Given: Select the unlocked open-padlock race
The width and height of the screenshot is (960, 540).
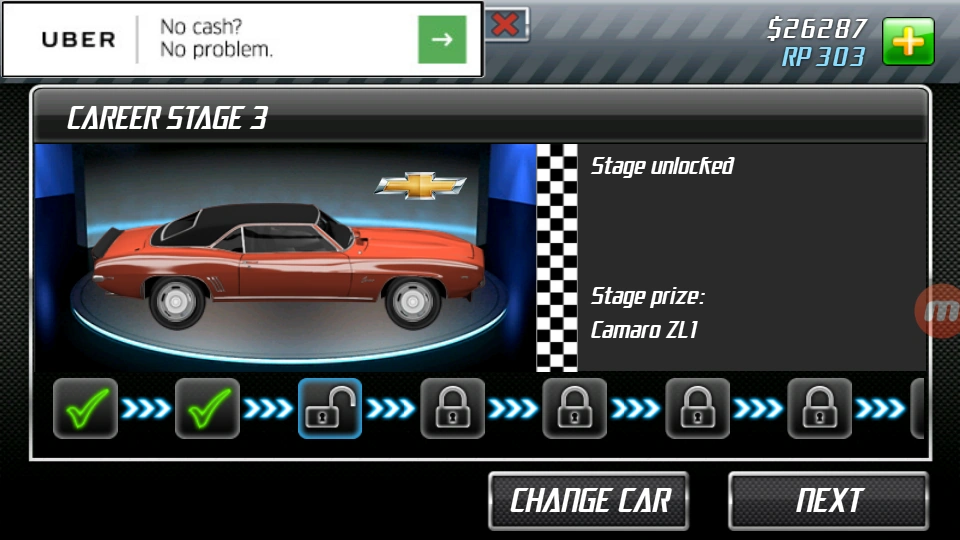Looking at the screenshot, I should point(330,408).
